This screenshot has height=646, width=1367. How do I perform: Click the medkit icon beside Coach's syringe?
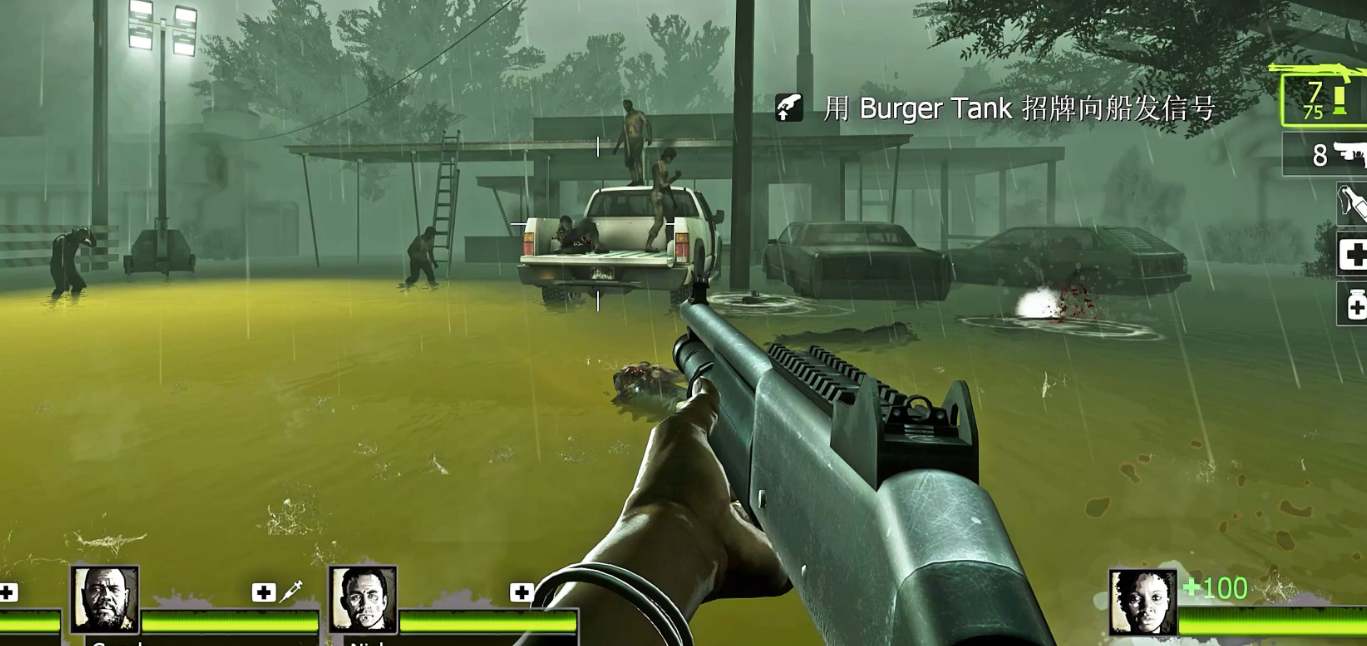(263, 592)
